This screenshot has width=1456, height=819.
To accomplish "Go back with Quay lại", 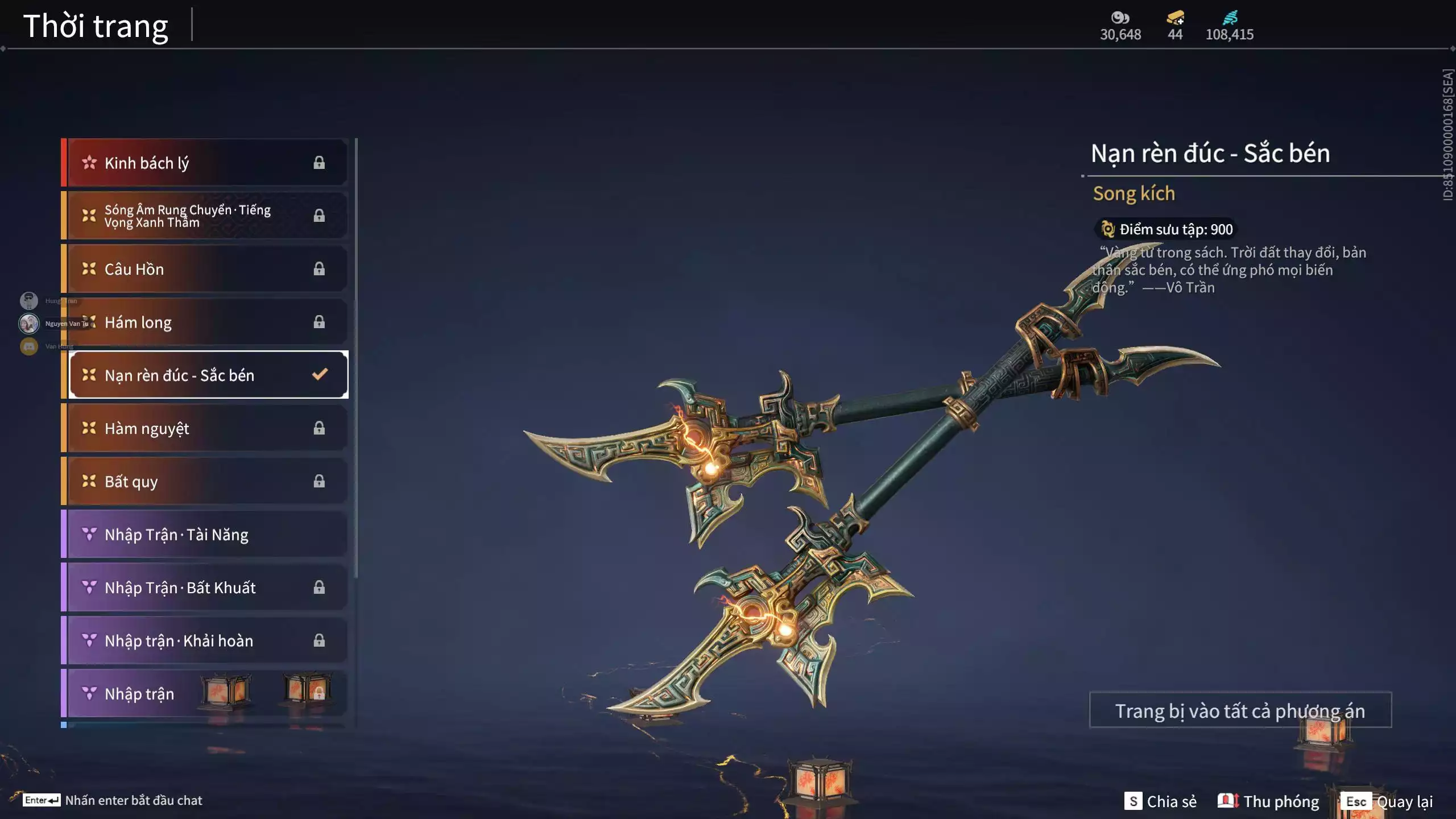I will pyautogui.click(x=1388, y=801).
